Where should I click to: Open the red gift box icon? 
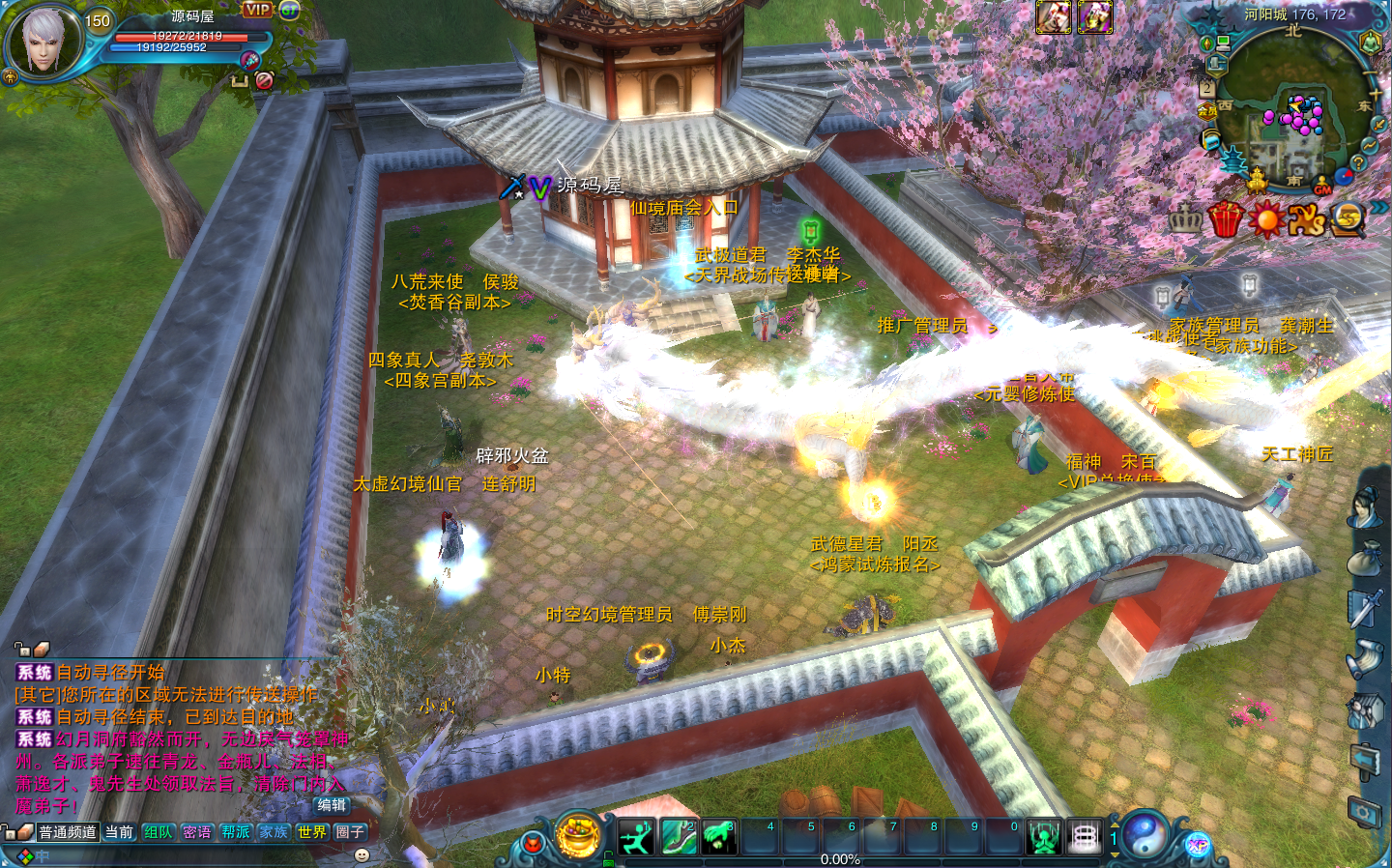click(1225, 220)
